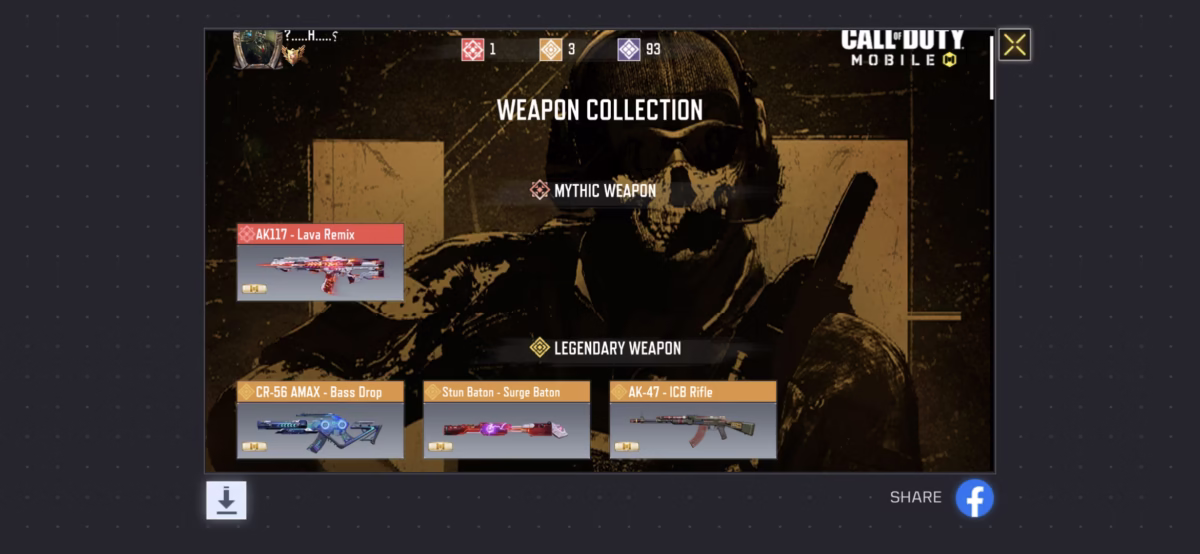Click the white scrollbar on the right edge

[x=991, y=68]
